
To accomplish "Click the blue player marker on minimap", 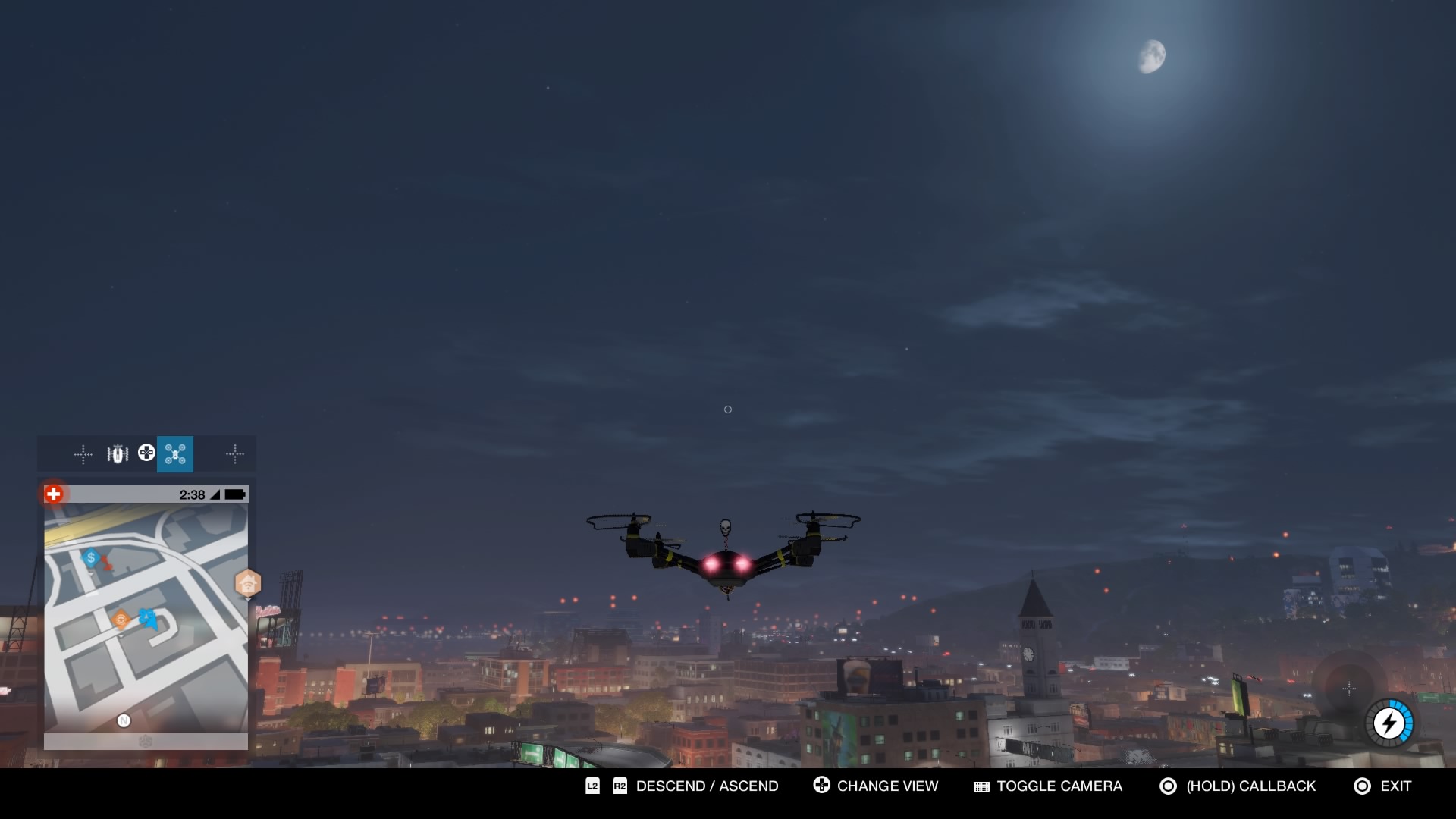I will [149, 618].
